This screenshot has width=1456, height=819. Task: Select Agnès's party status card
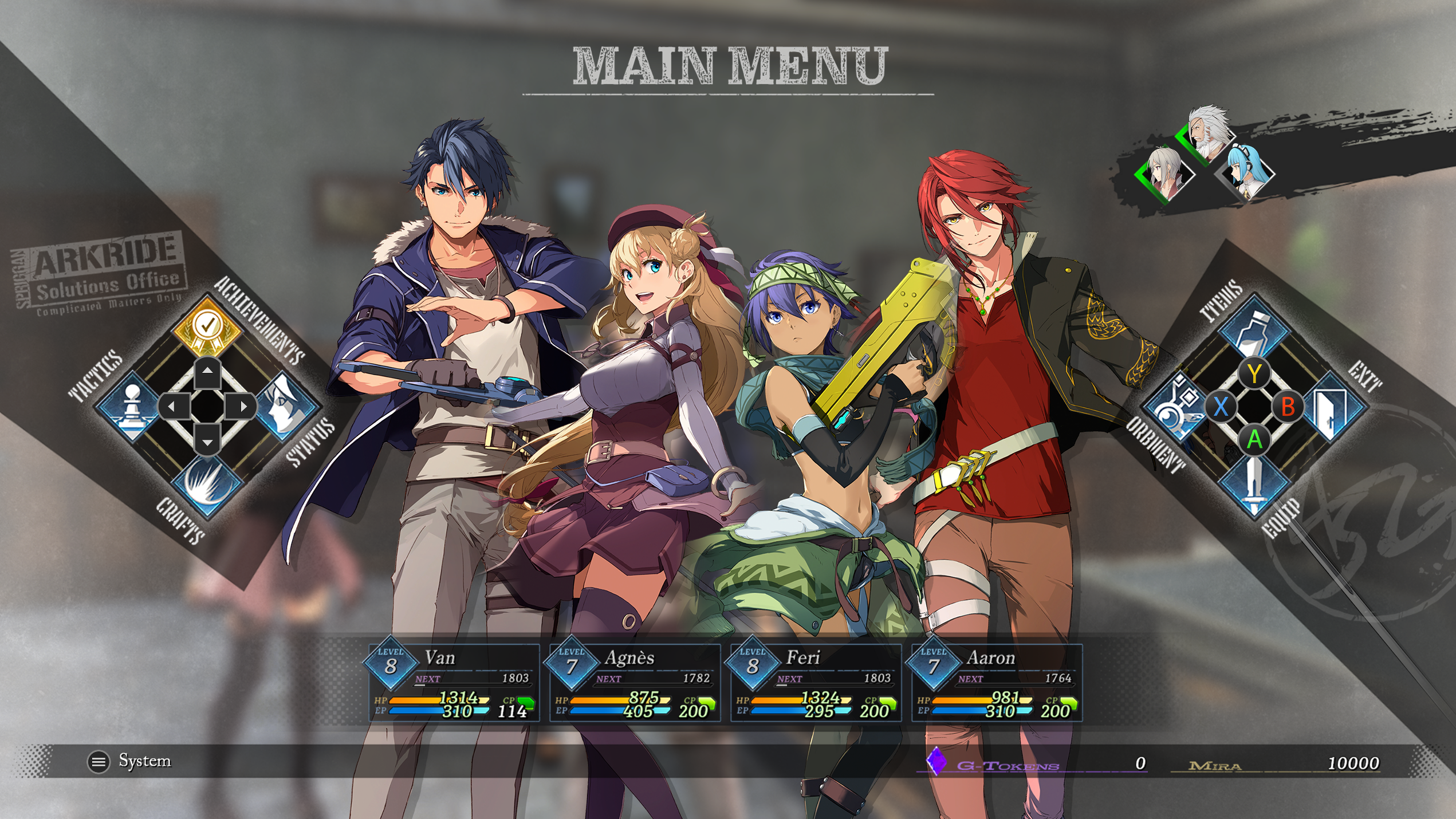coord(634,683)
